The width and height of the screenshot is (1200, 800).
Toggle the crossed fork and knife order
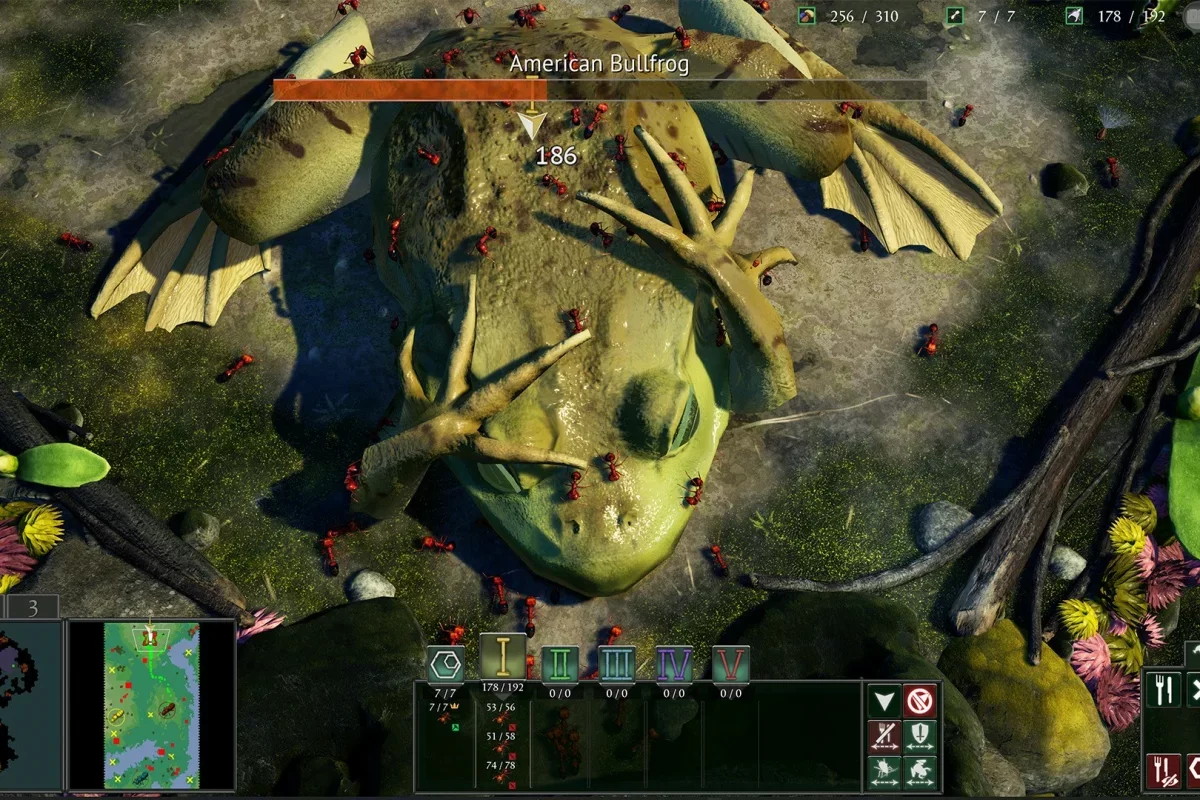coord(883,735)
